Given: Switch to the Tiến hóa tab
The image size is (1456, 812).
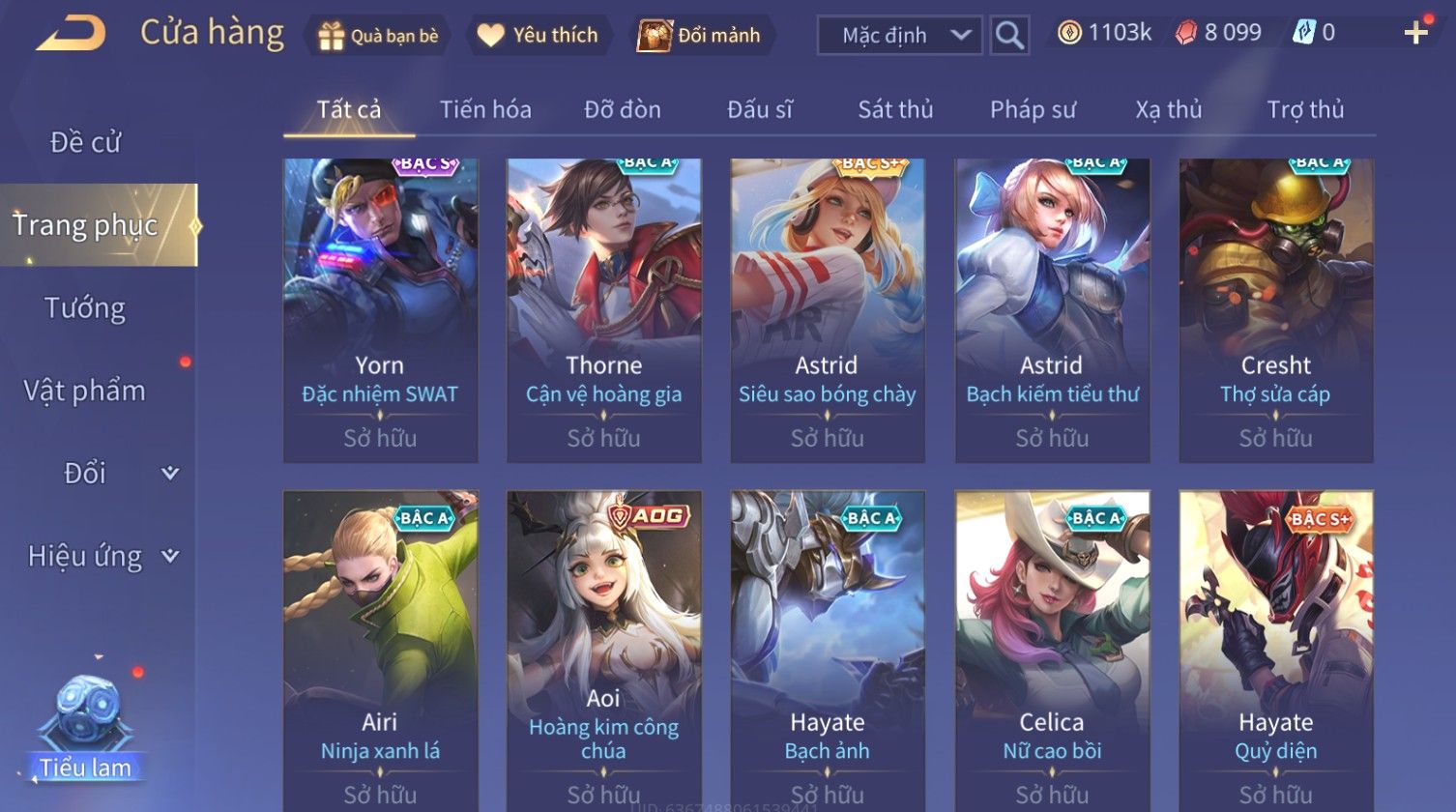Looking at the screenshot, I should click(485, 110).
